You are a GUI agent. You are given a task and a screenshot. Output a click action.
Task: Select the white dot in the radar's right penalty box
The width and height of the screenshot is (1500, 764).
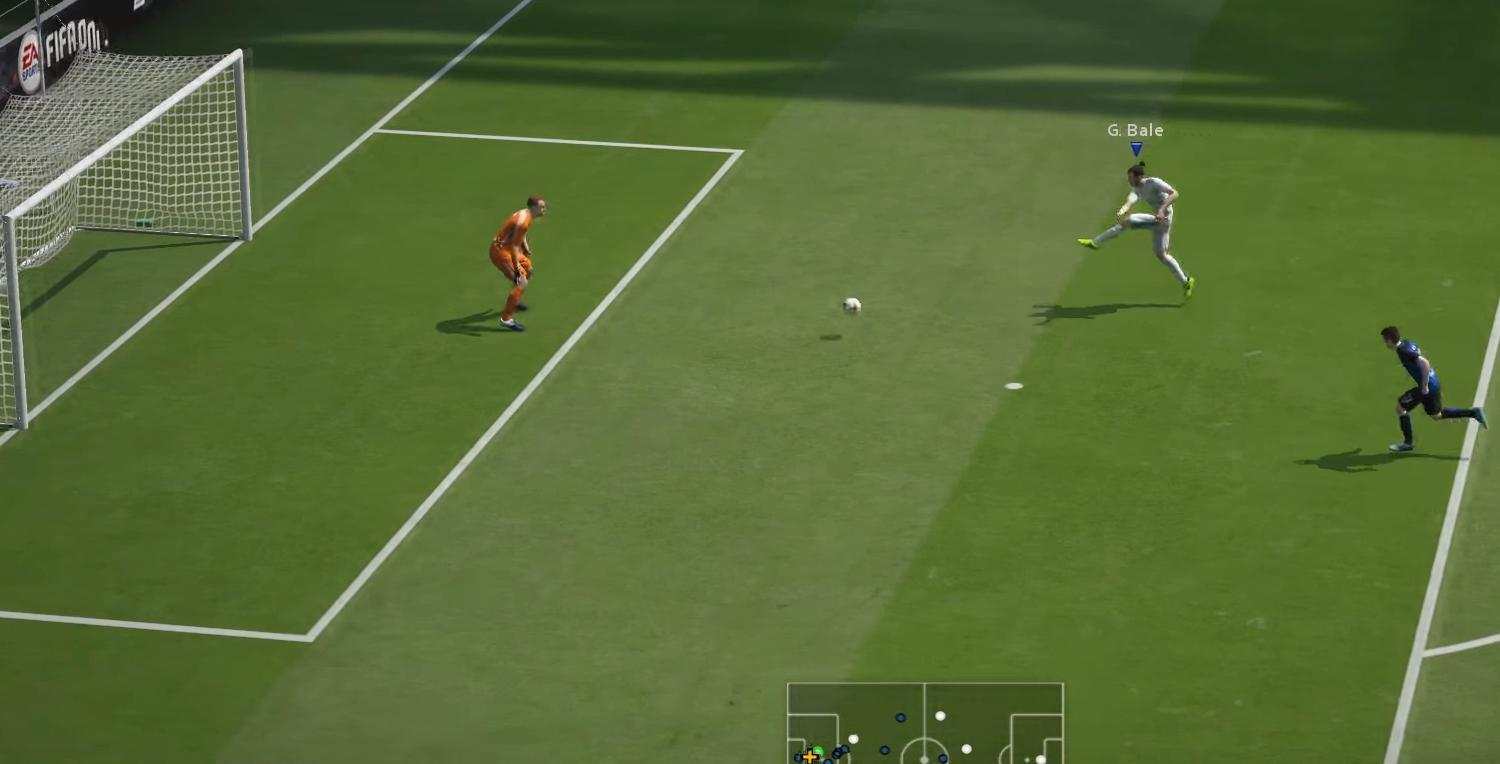pos(1039,759)
